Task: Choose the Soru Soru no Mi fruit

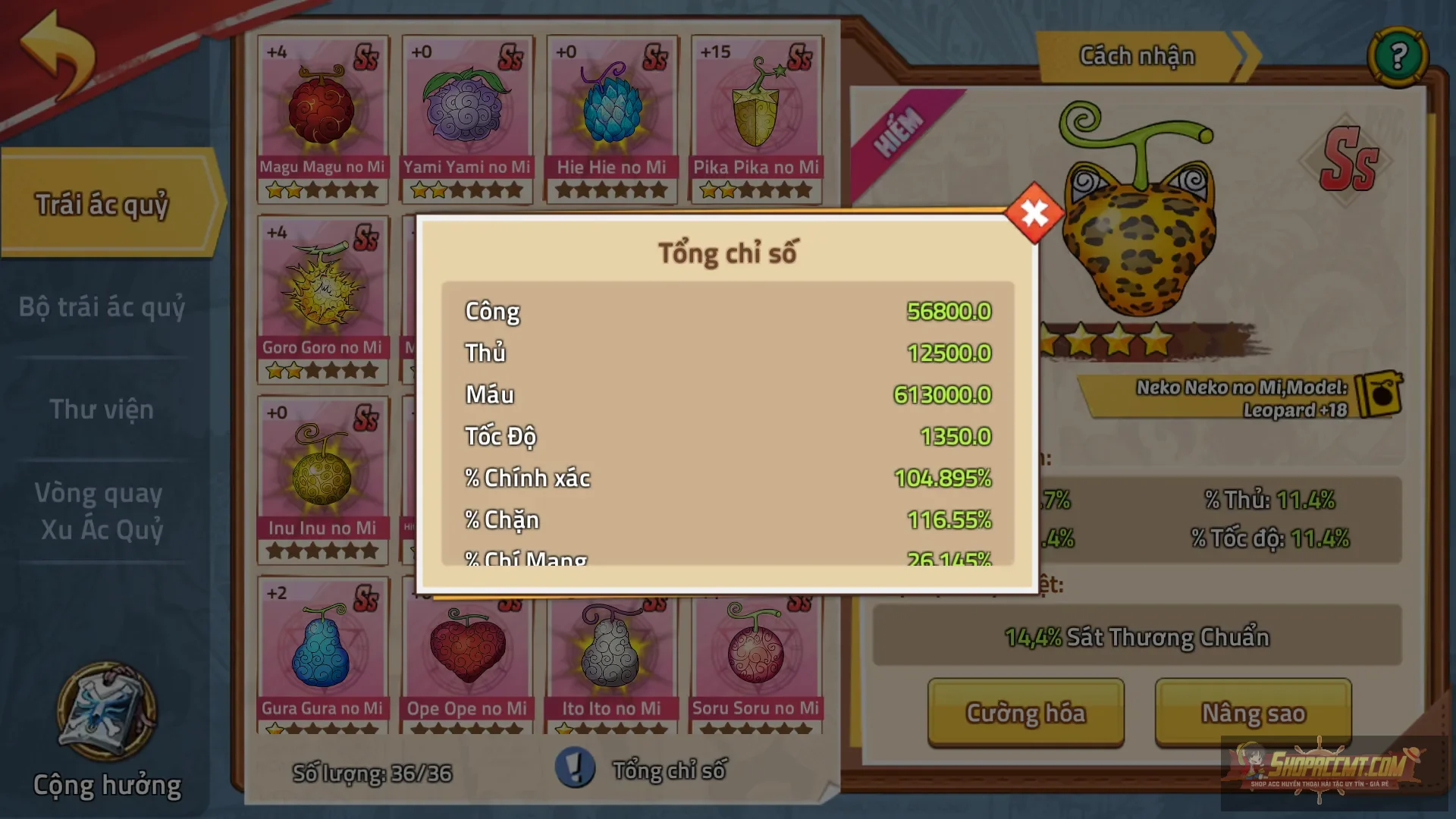Action: (x=756, y=660)
